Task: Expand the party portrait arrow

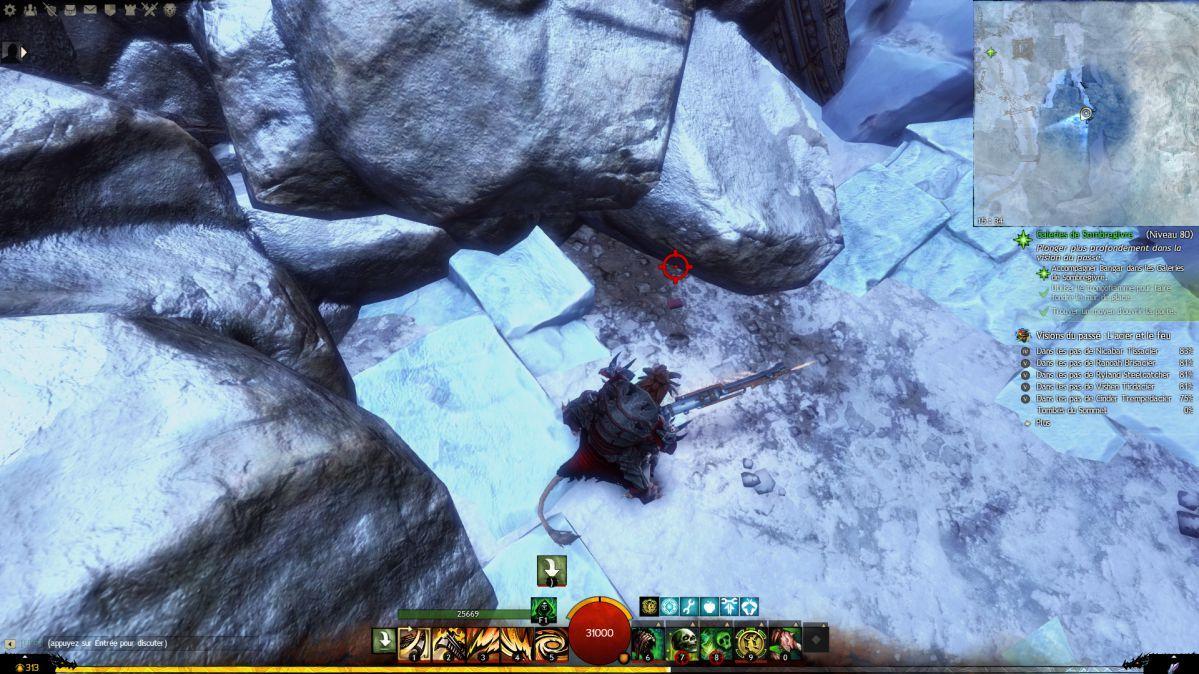Action: pyautogui.click(x=24, y=51)
